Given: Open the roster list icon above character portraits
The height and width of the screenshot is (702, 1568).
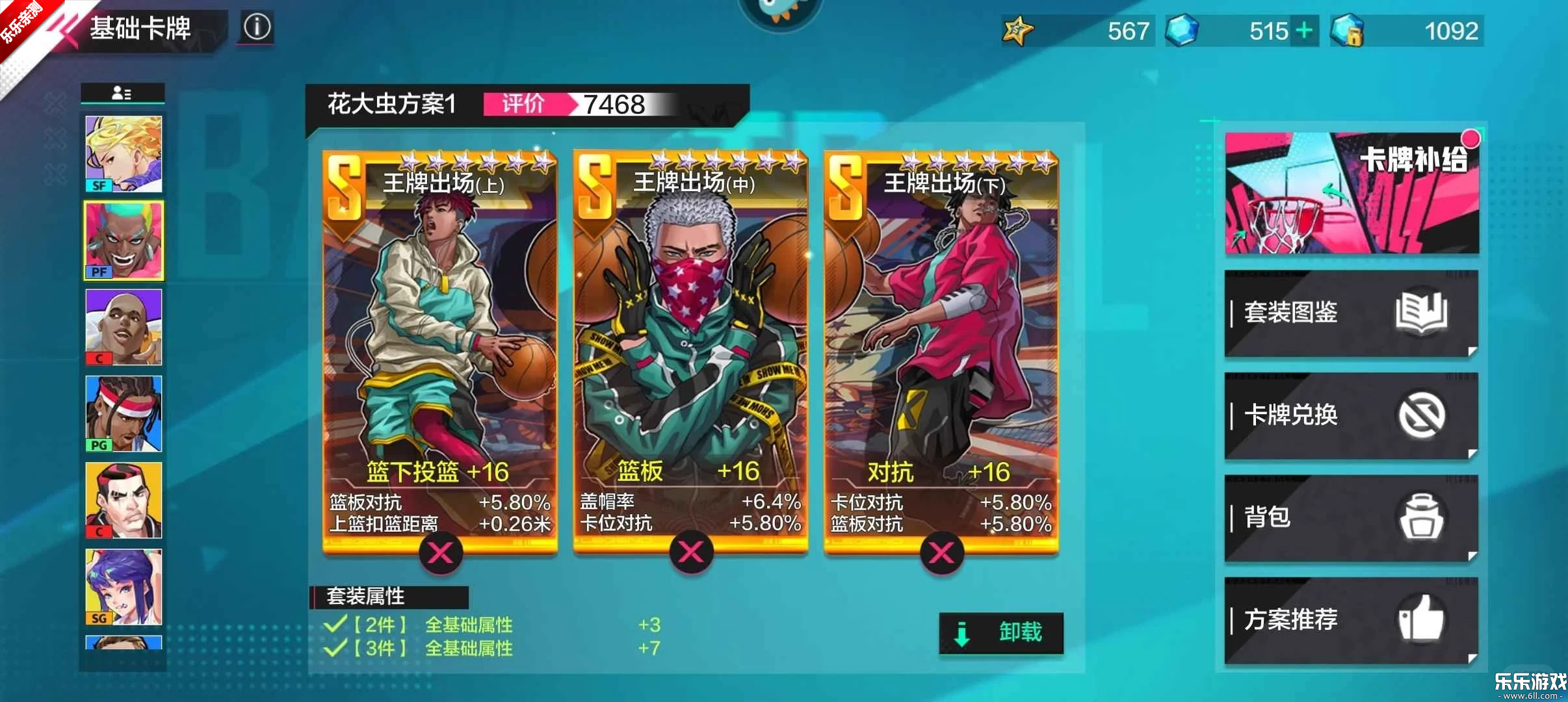Looking at the screenshot, I should (124, 93).
